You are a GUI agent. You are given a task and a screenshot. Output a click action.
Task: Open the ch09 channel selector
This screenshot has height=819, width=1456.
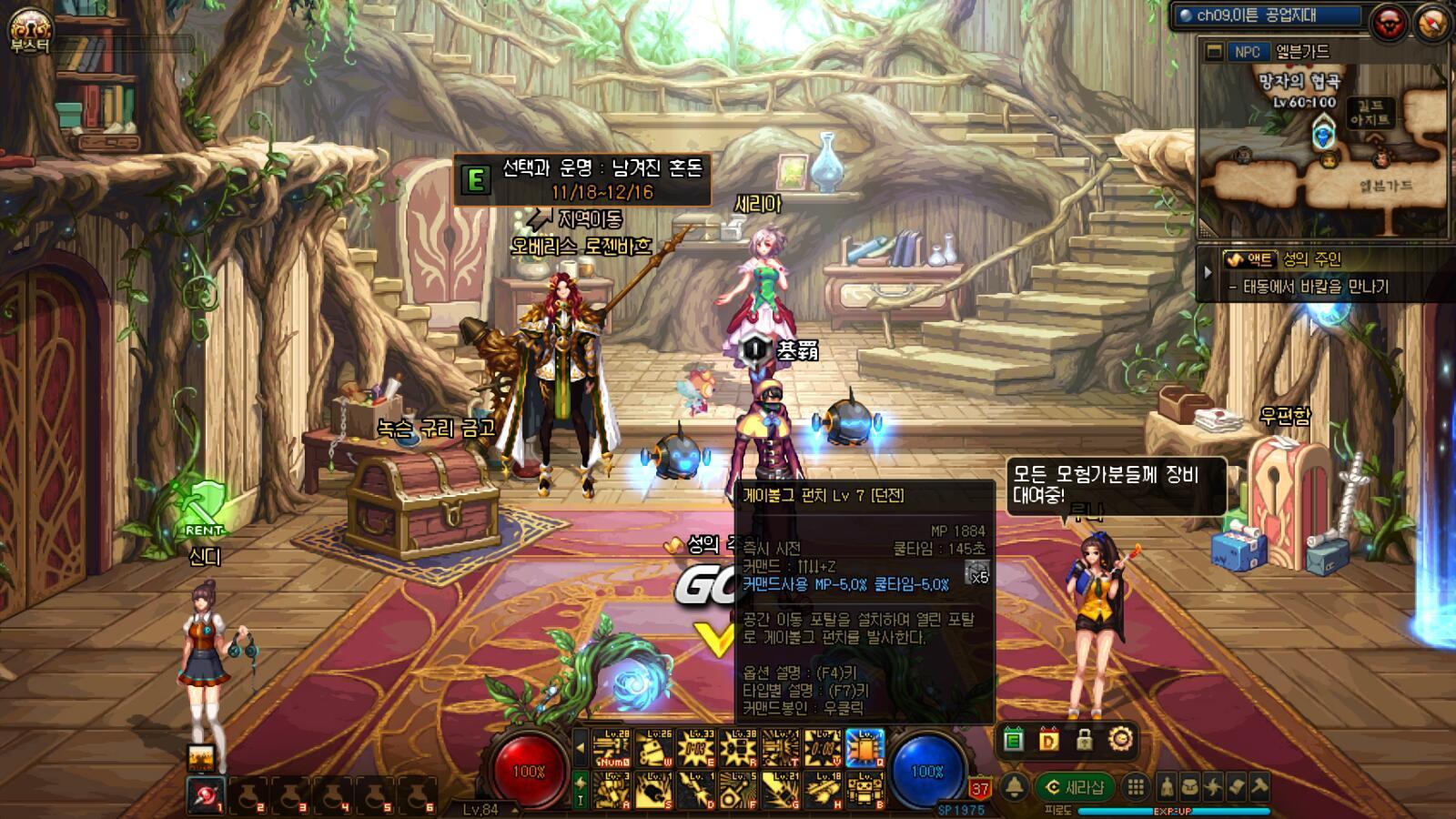pos(1269,15)
